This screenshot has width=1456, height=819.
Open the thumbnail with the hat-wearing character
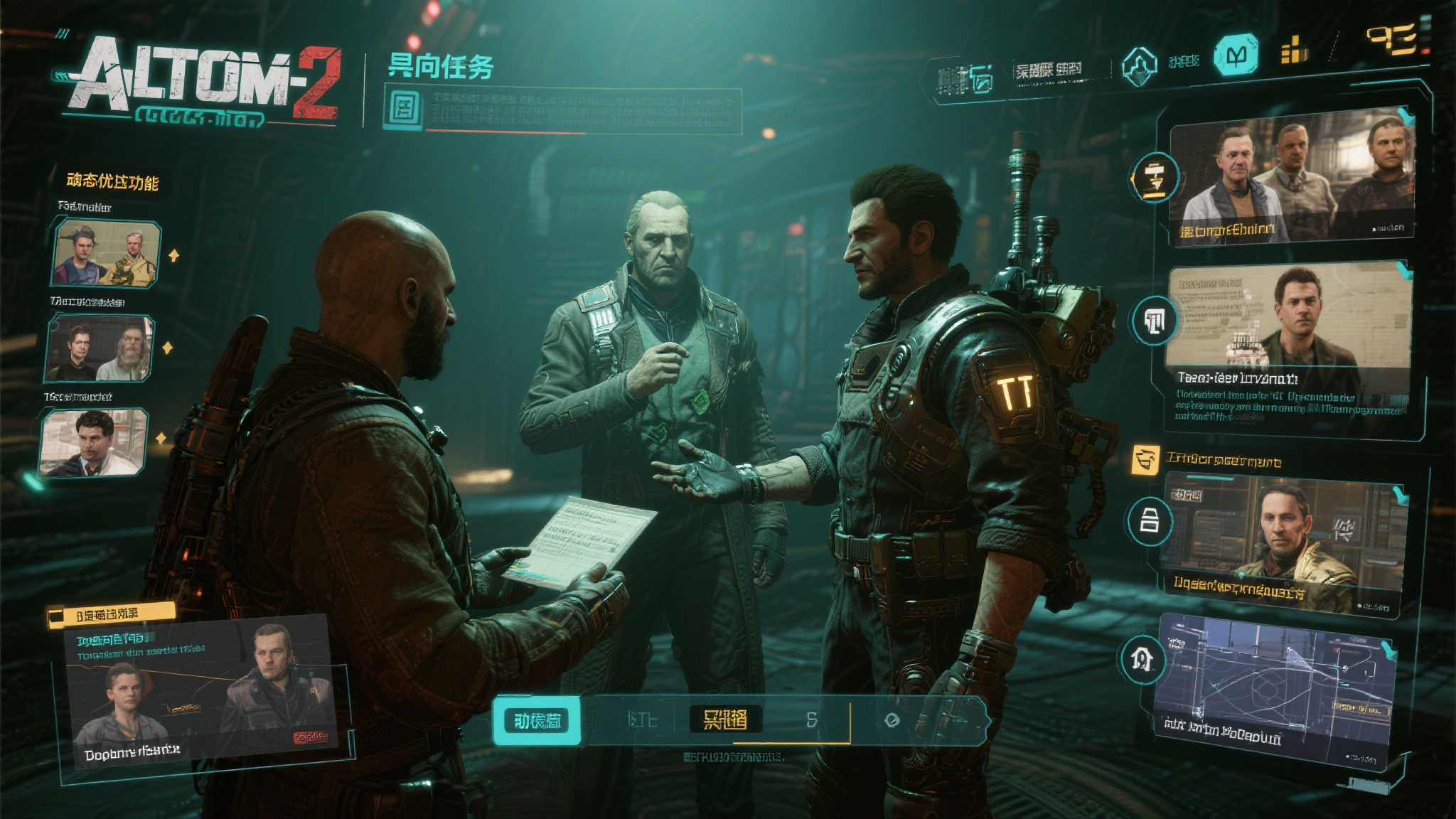105,254
